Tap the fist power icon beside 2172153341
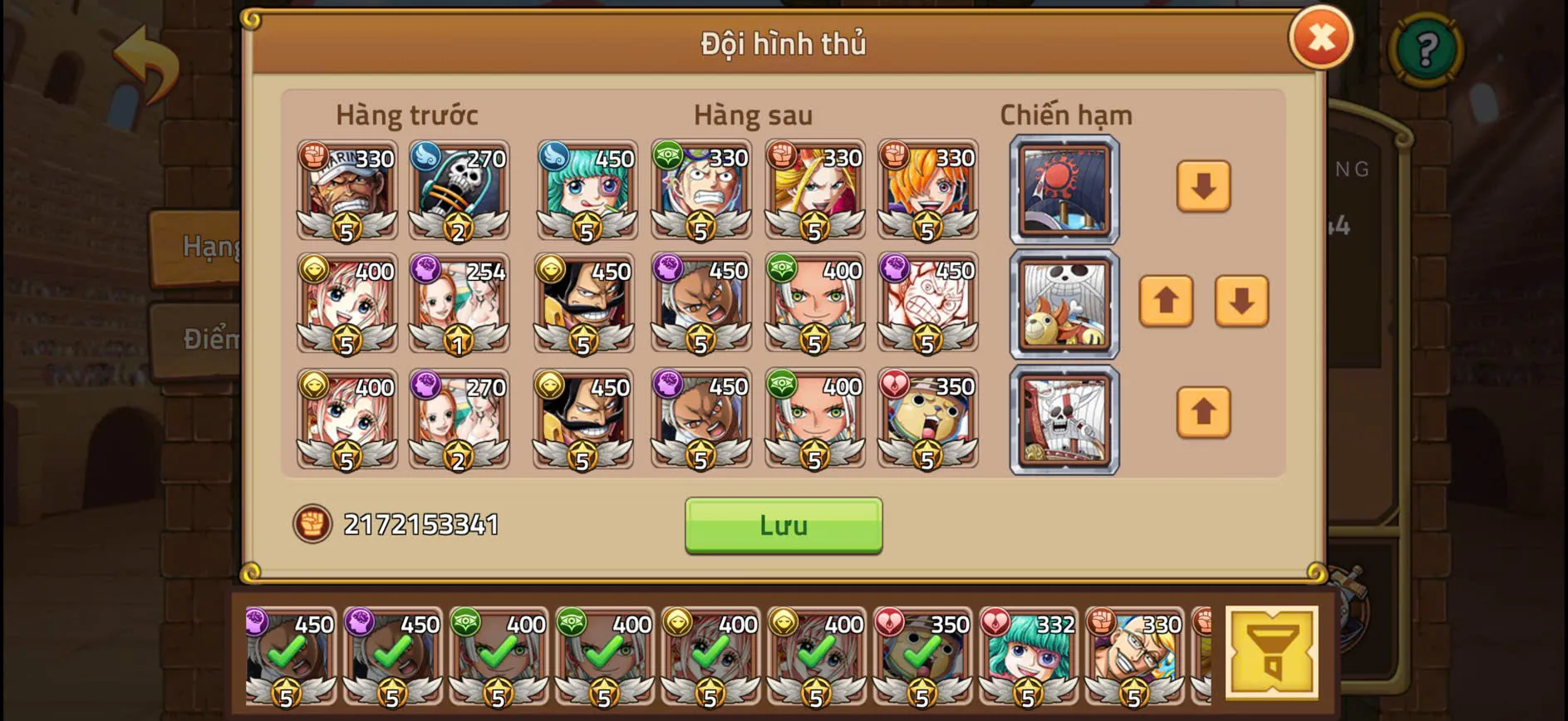The height and width of the screenshot is (721, 1568). coord(312,523)
